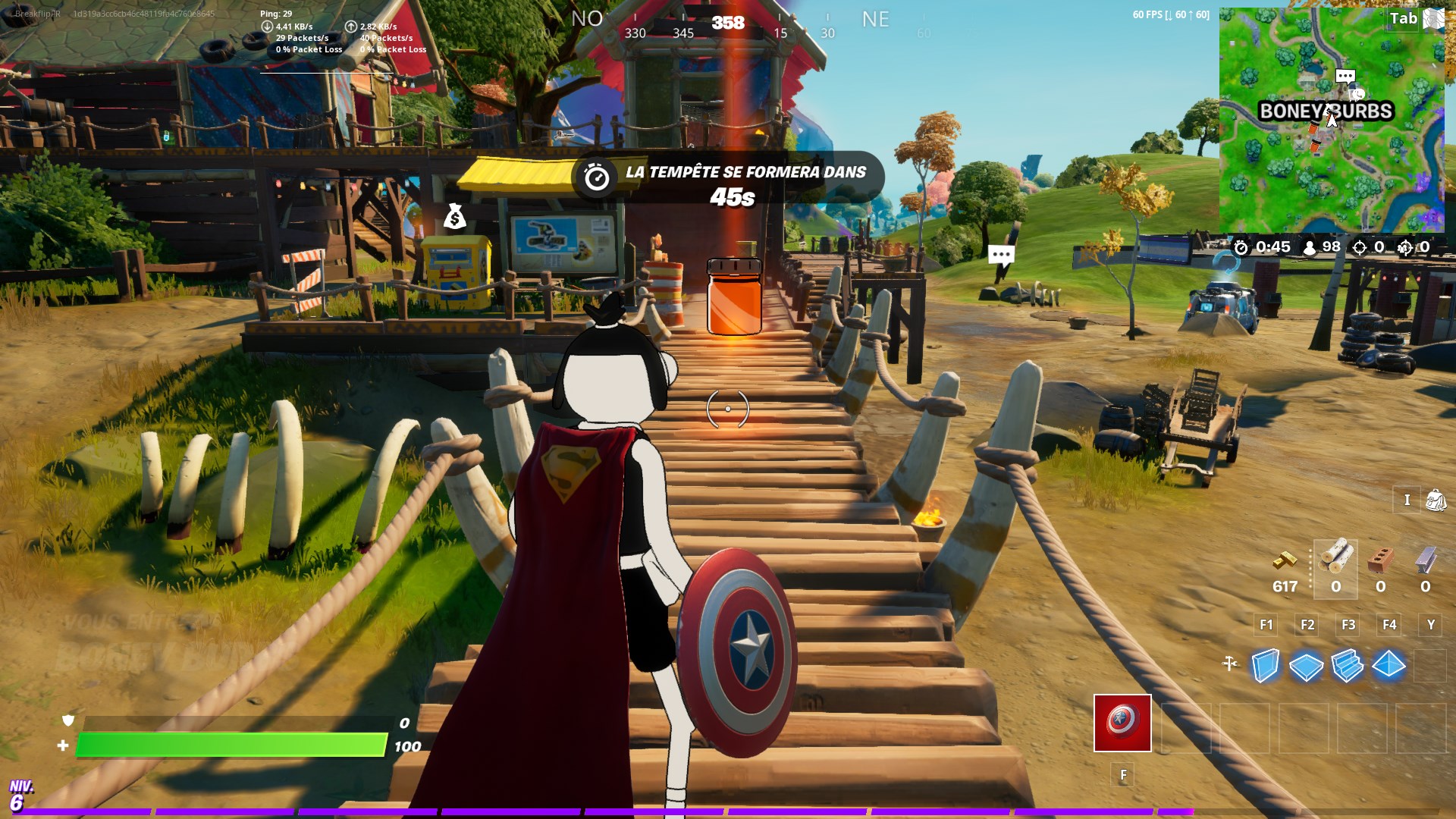Select the stairs build piece icon
Image resolution: width=1456 pixels, height=819 pixels.
(1347, 666)
